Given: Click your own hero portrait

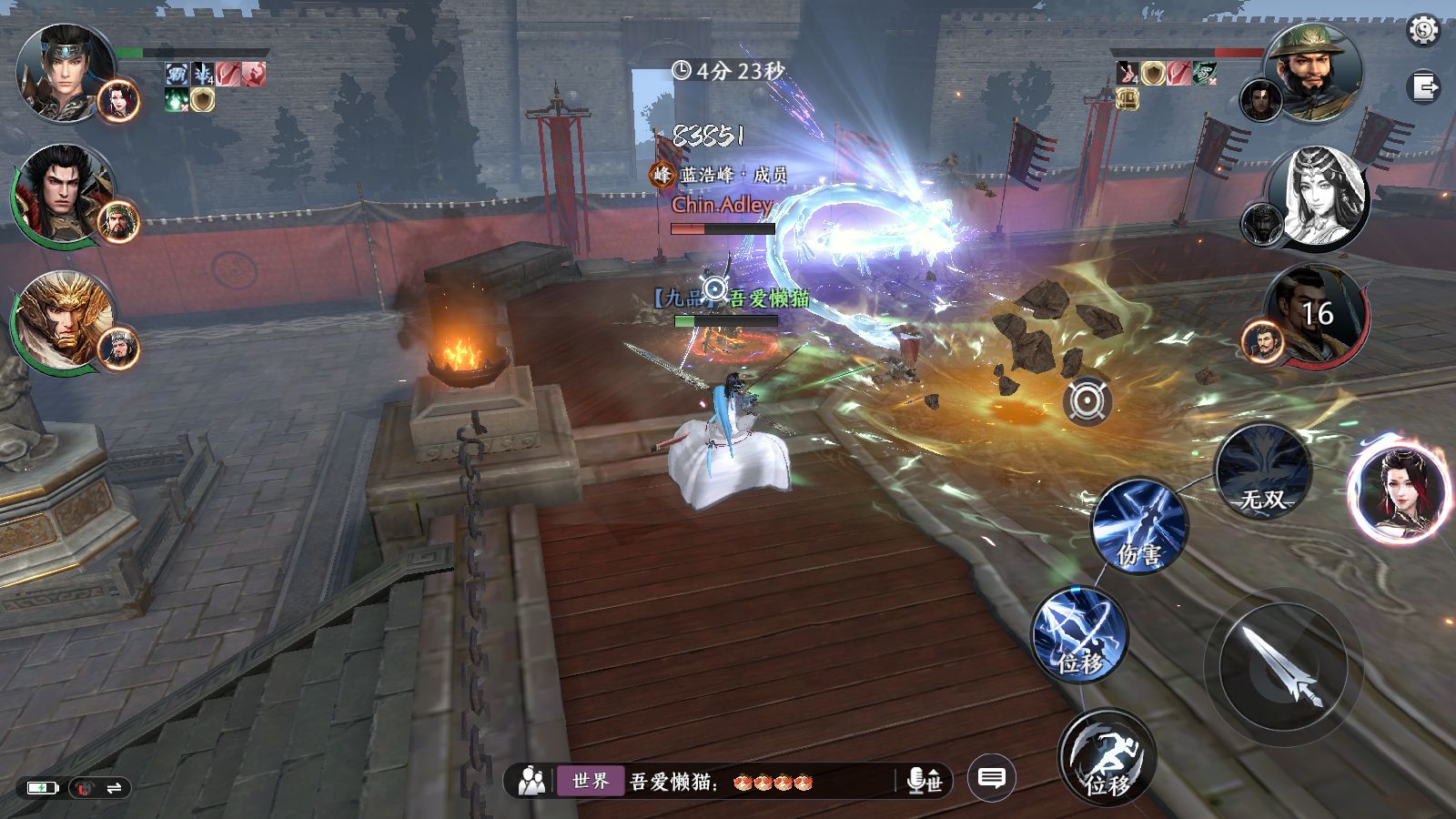Looking at the screenshot, I should [66, 71].
